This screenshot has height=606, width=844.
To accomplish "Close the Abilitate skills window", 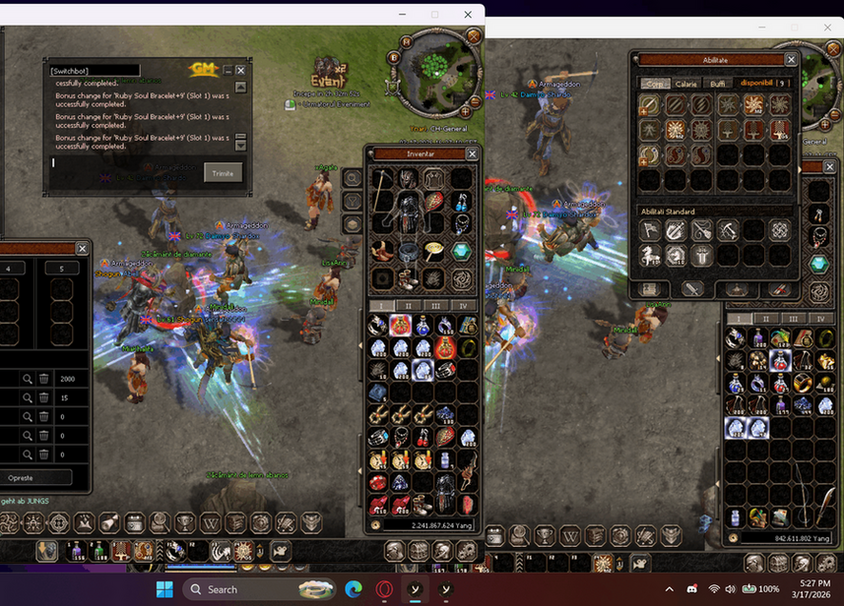I will (x=791, y=60).
